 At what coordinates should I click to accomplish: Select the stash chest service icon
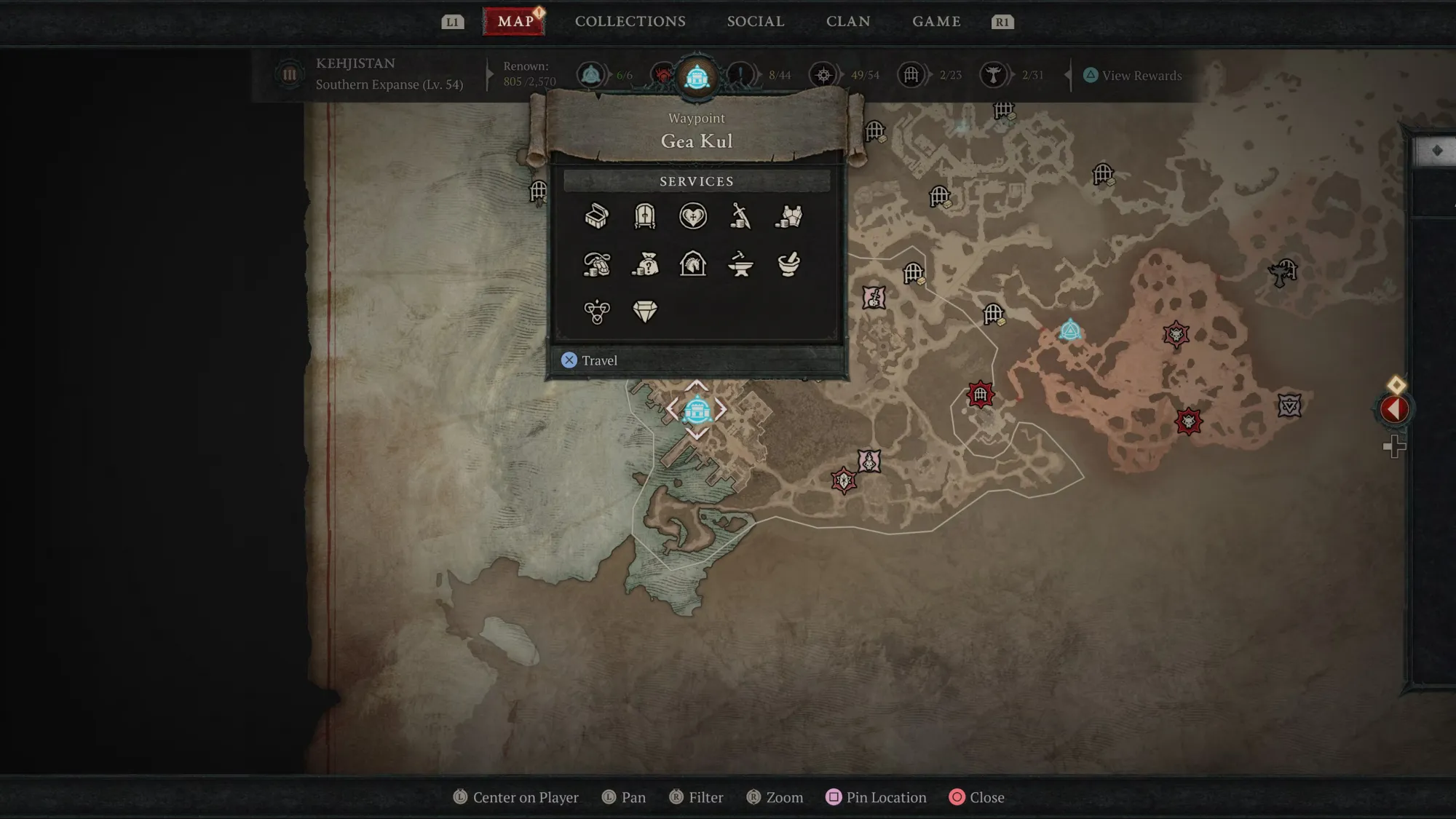[597, 216]
